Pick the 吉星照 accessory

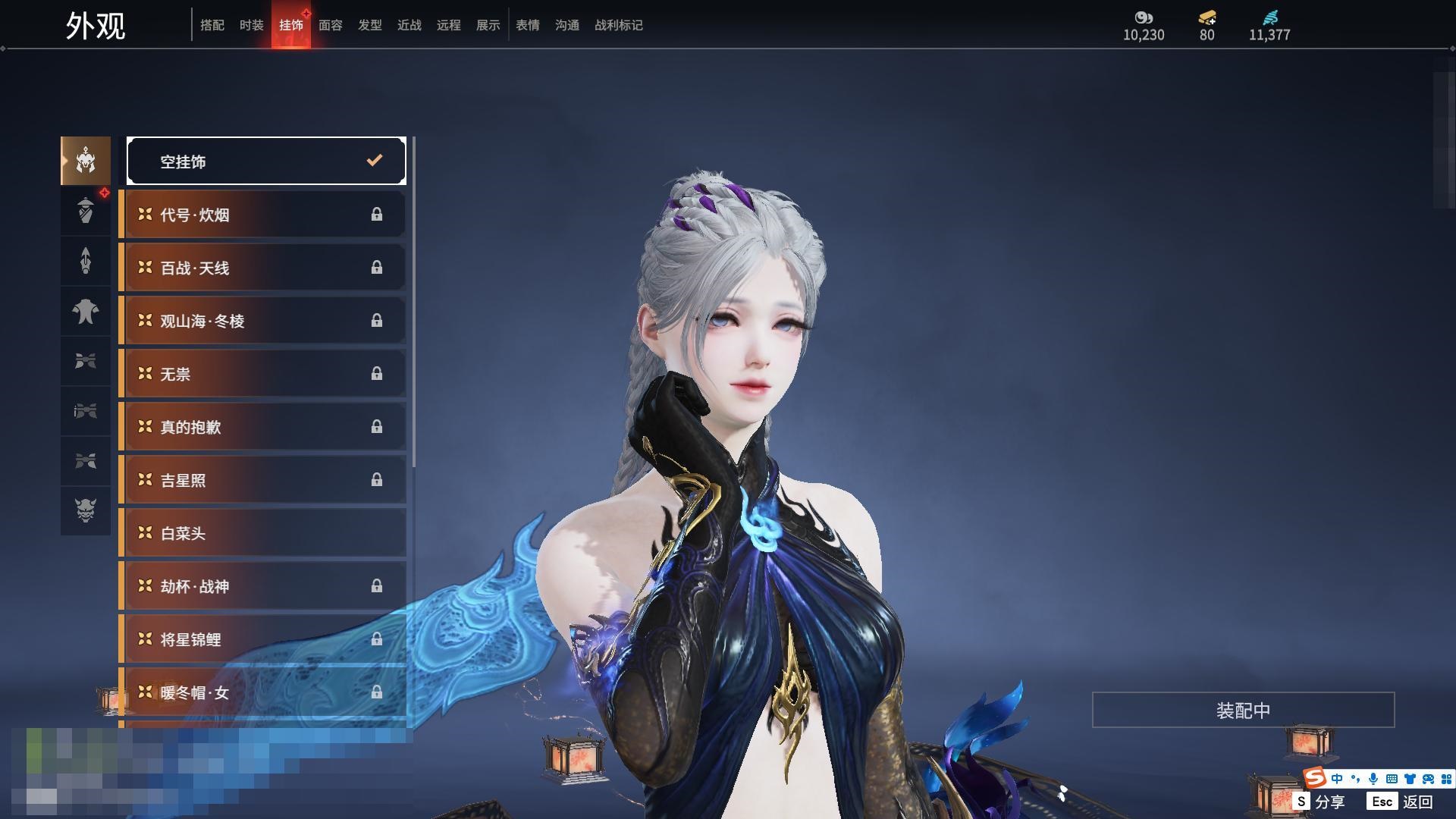pyautogui.click(x=262, y=480)
